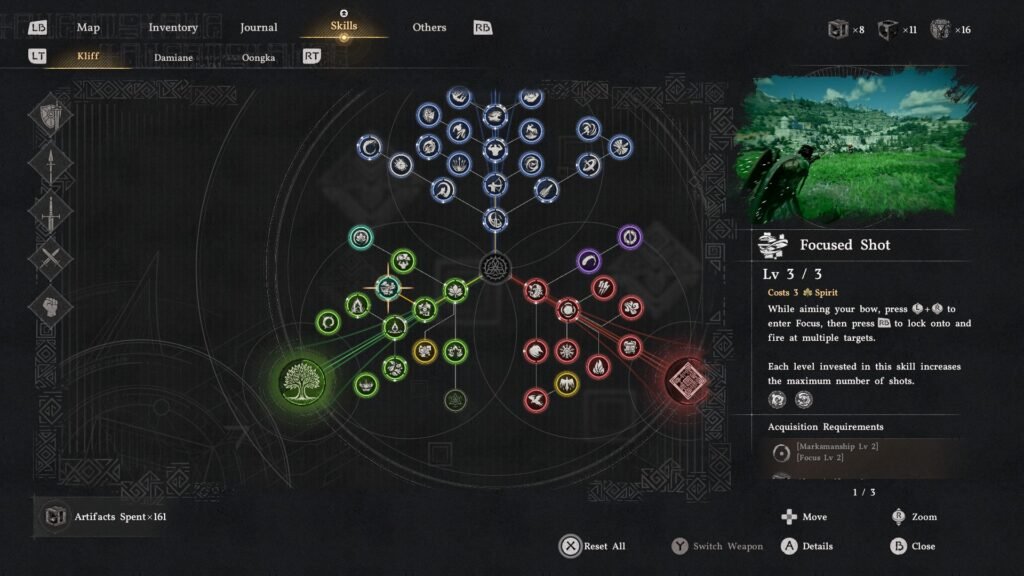Select the central black triangle hub node
Viewport: 1024px width, 576px height.
[494, 266]
